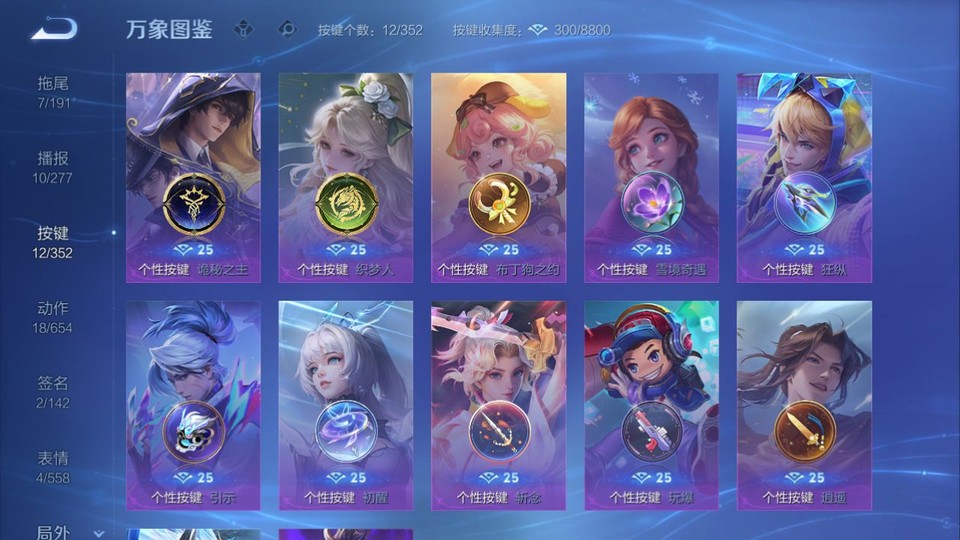Select the 雪境奇遇 button skin card
Viewport: 960px width, 540px height.
coord(651,178)
